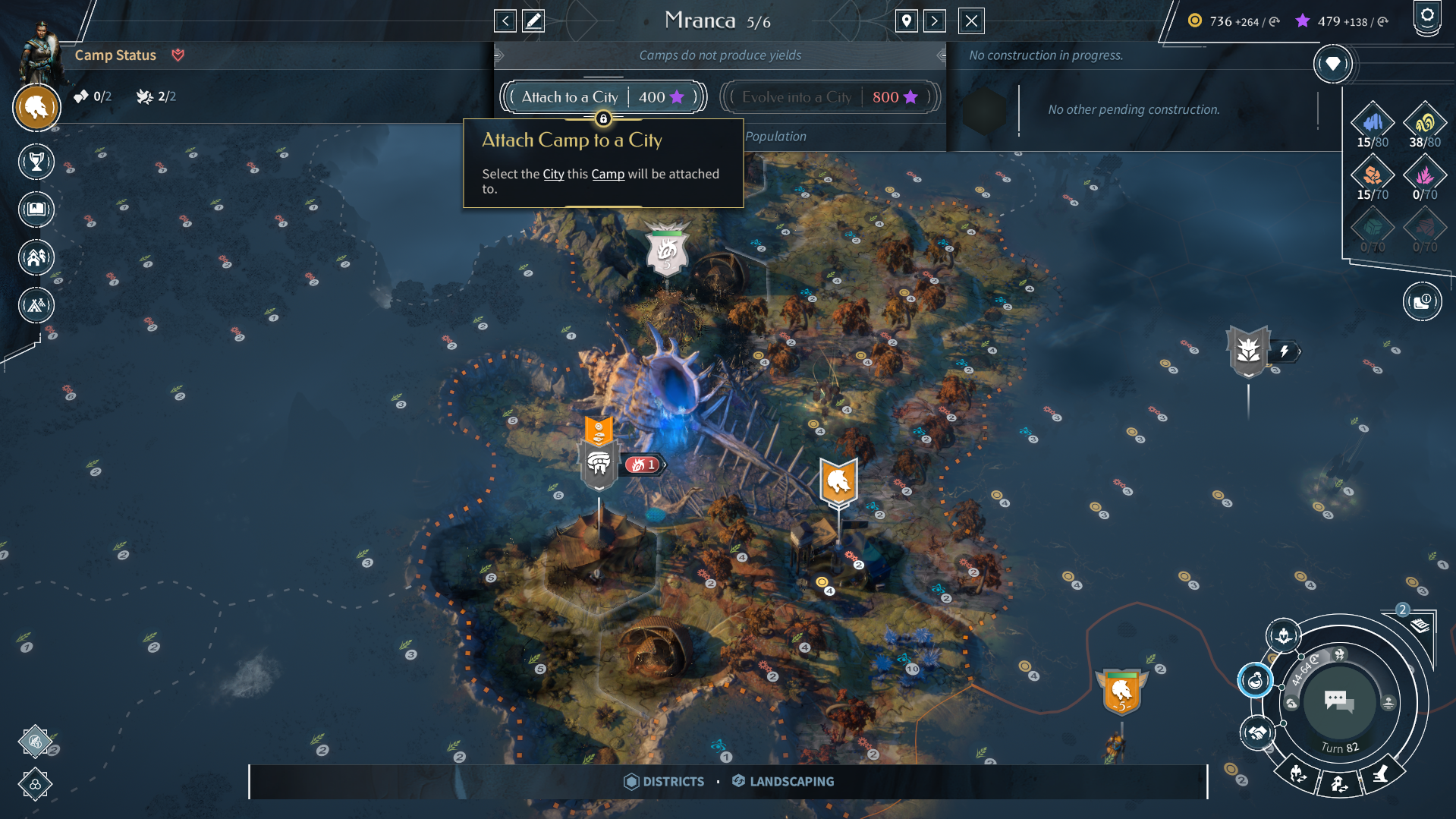
Task: Toggle the heart beside Camp Status
Action: (179, 54)
